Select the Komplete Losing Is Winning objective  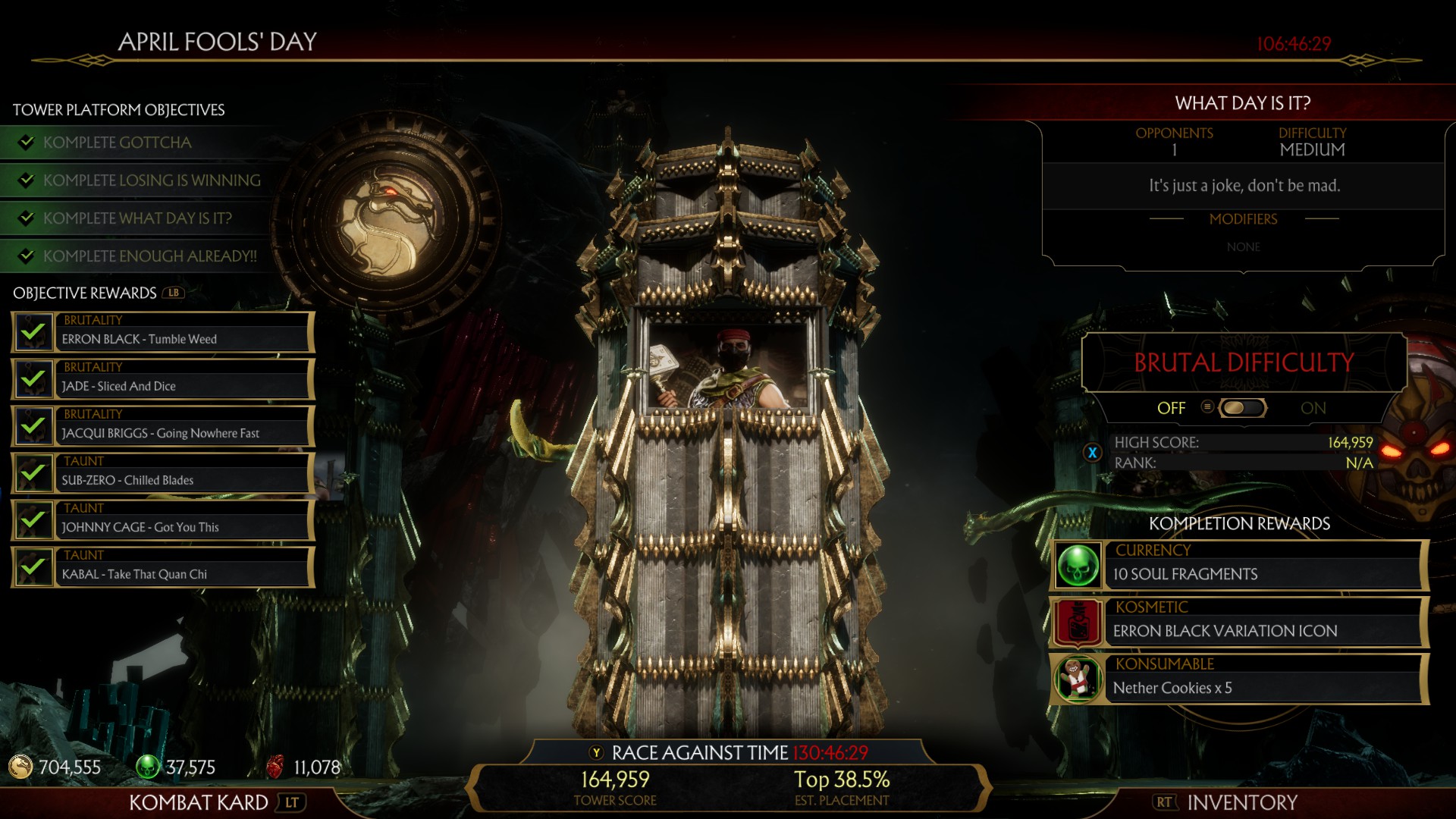[152, 180]
